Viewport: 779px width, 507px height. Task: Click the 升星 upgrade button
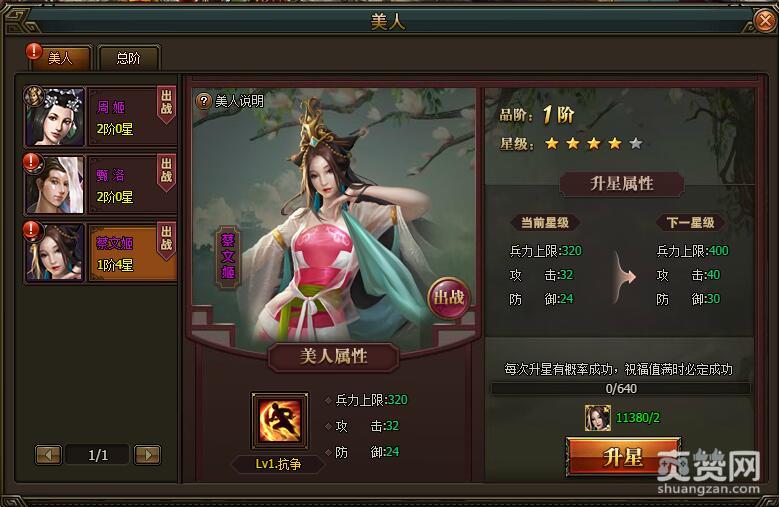(623, 458)
